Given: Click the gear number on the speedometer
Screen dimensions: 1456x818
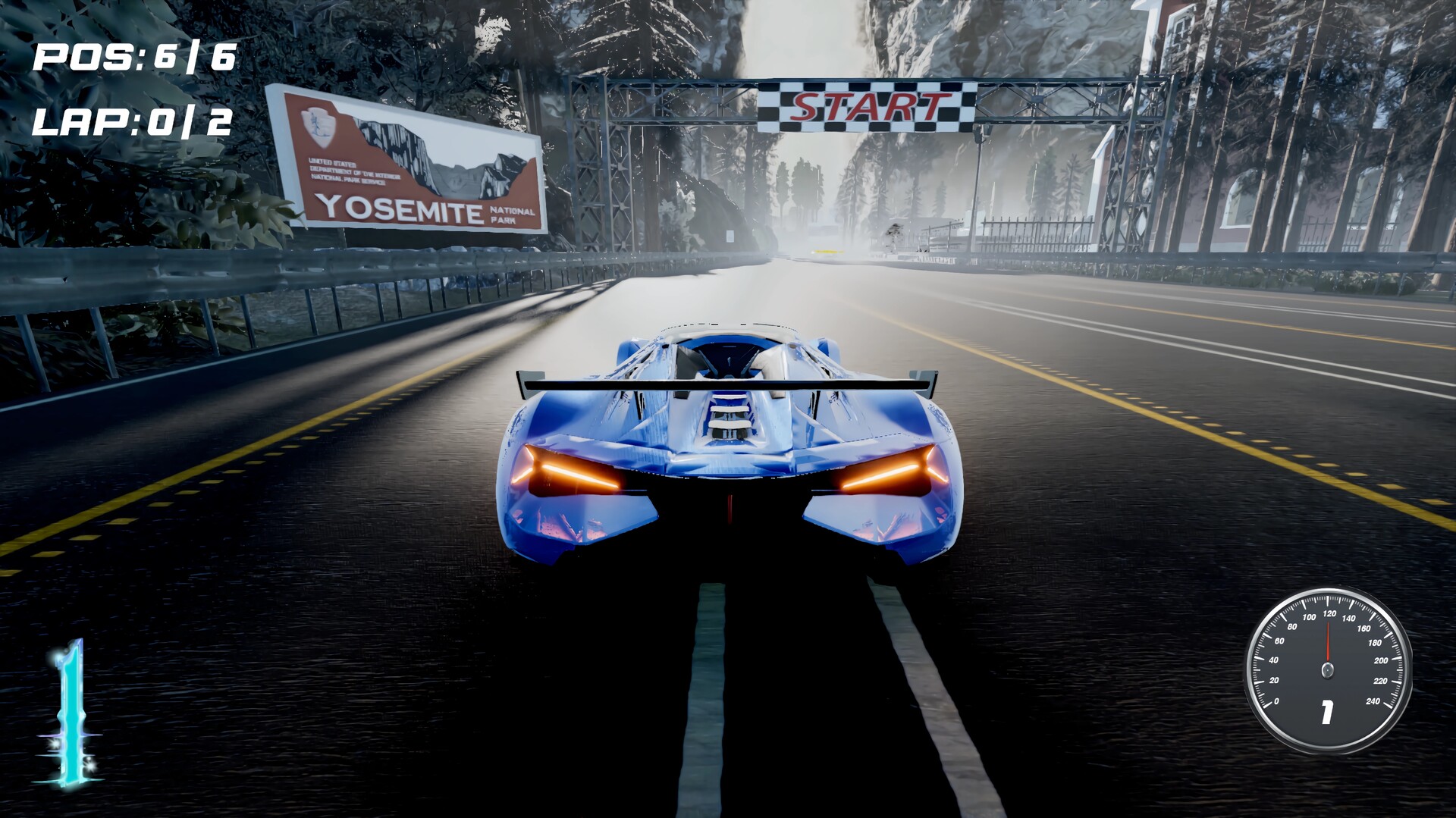Looking at the screenshot, I should [1327, 714].
